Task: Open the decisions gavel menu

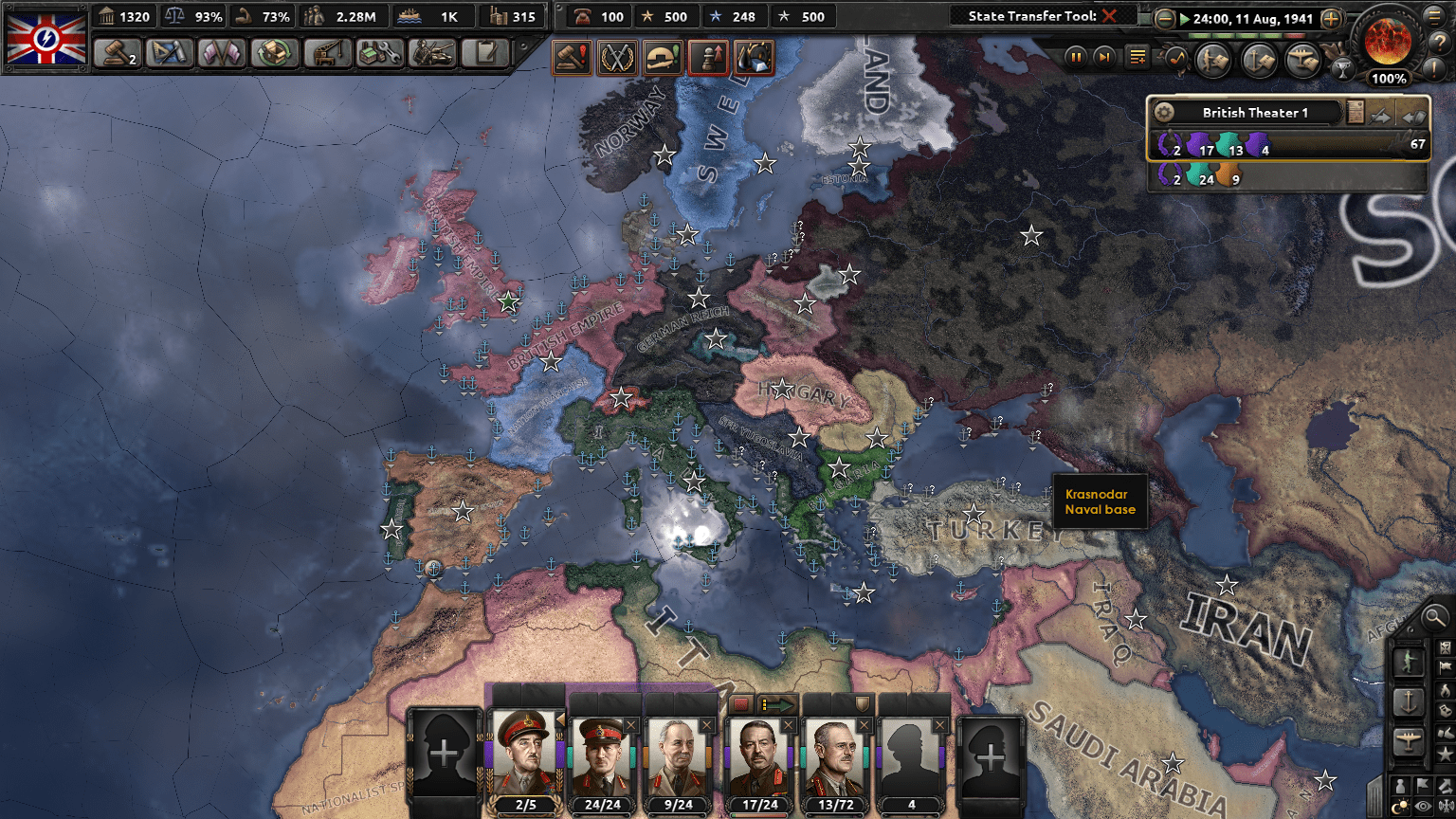Action: pyautogui.click(x=118, y=53)
